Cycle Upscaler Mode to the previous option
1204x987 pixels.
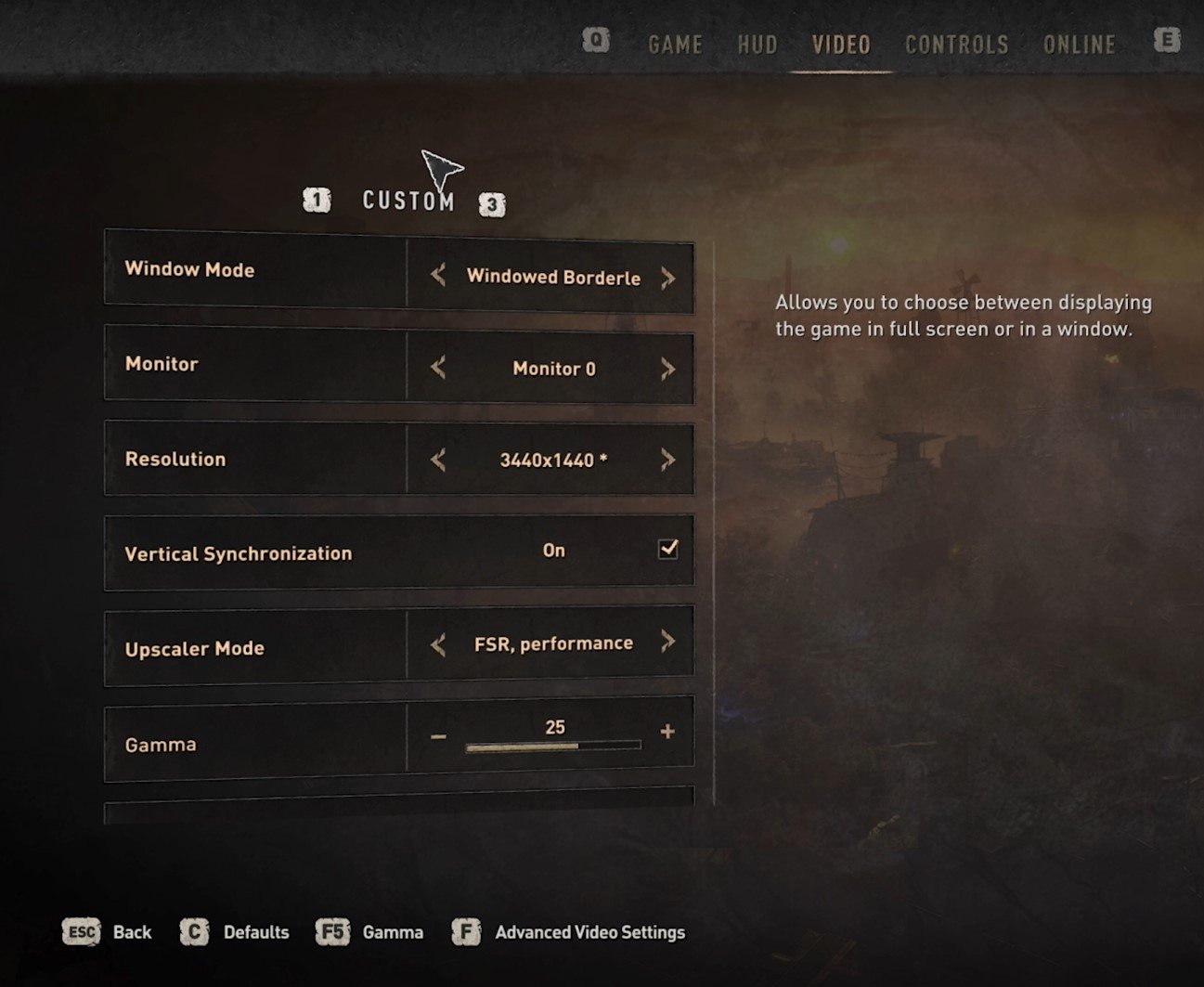[x=438, y=644]
